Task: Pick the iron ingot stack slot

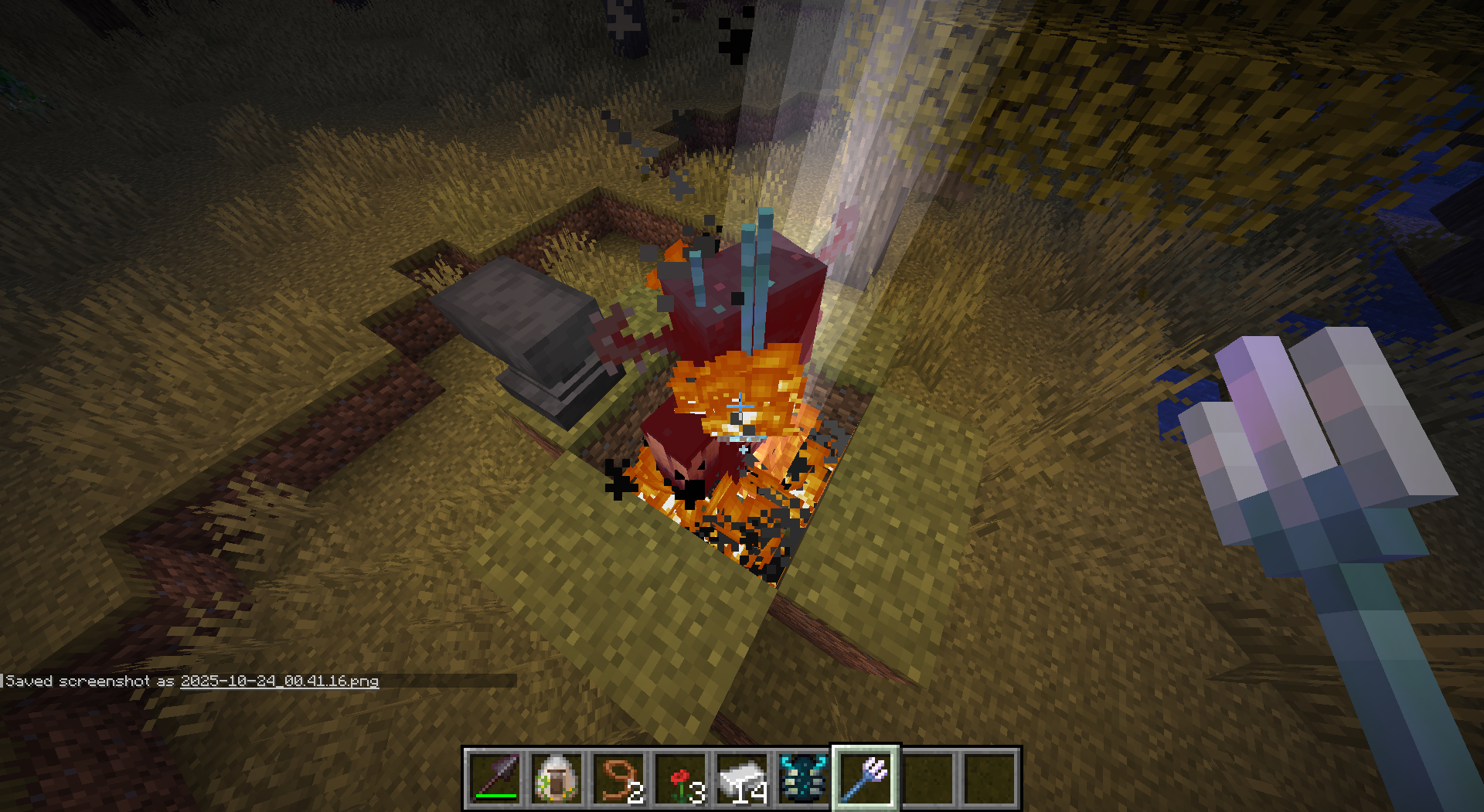Action: [x=743, y=778]
